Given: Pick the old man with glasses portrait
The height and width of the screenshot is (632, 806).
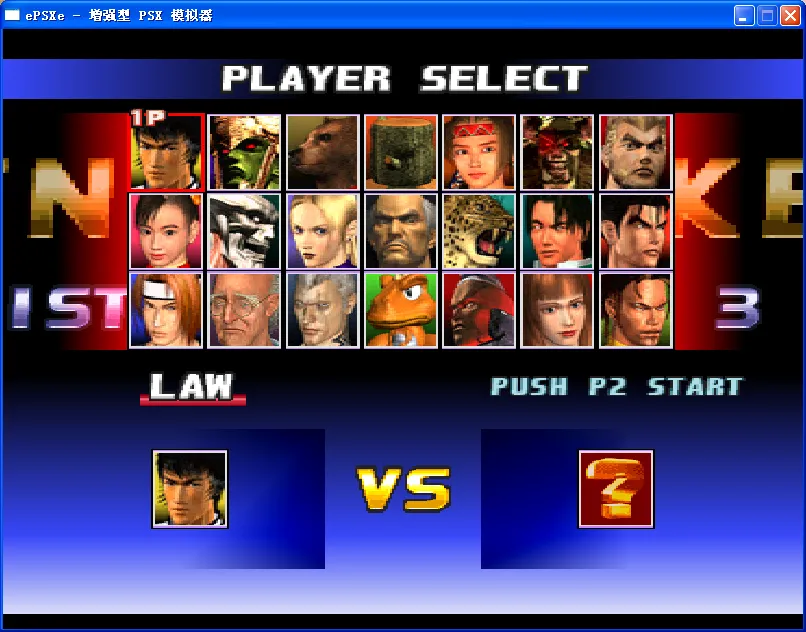Looking at the screenshot, I should click(x=244, y=310).
